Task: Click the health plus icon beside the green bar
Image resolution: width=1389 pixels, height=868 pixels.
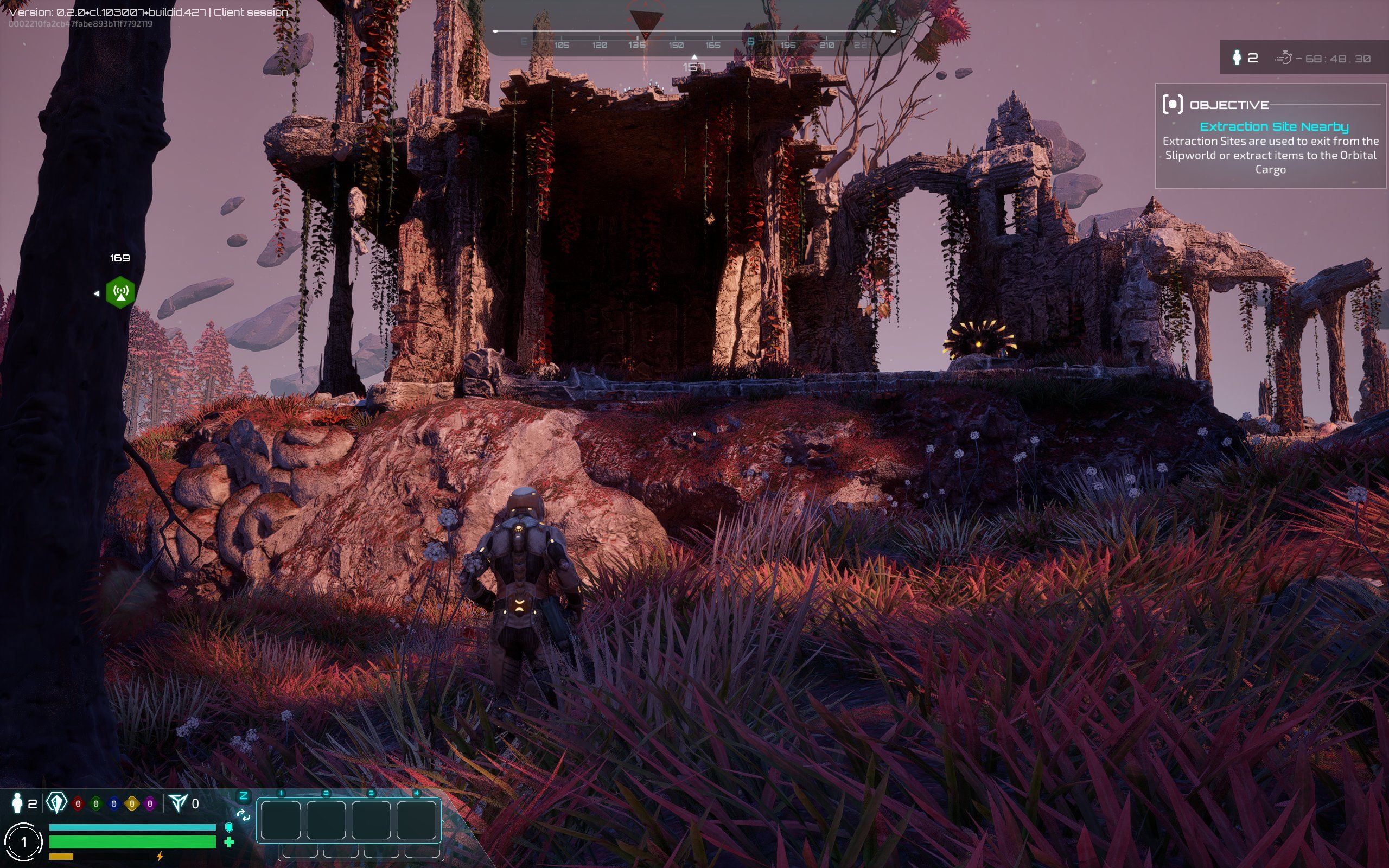Action: click(230, 843)
